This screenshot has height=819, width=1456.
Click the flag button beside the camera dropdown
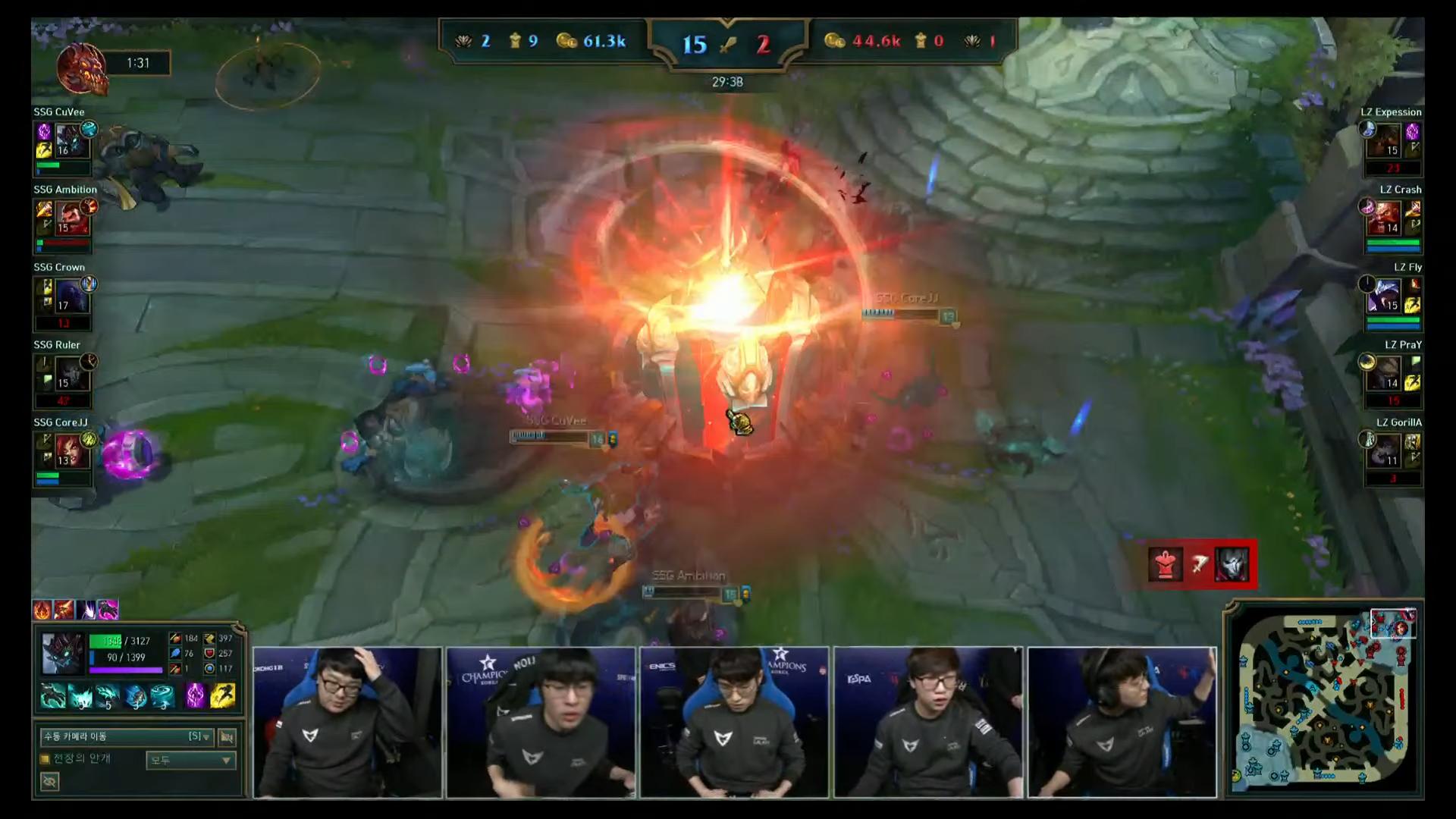227,736
